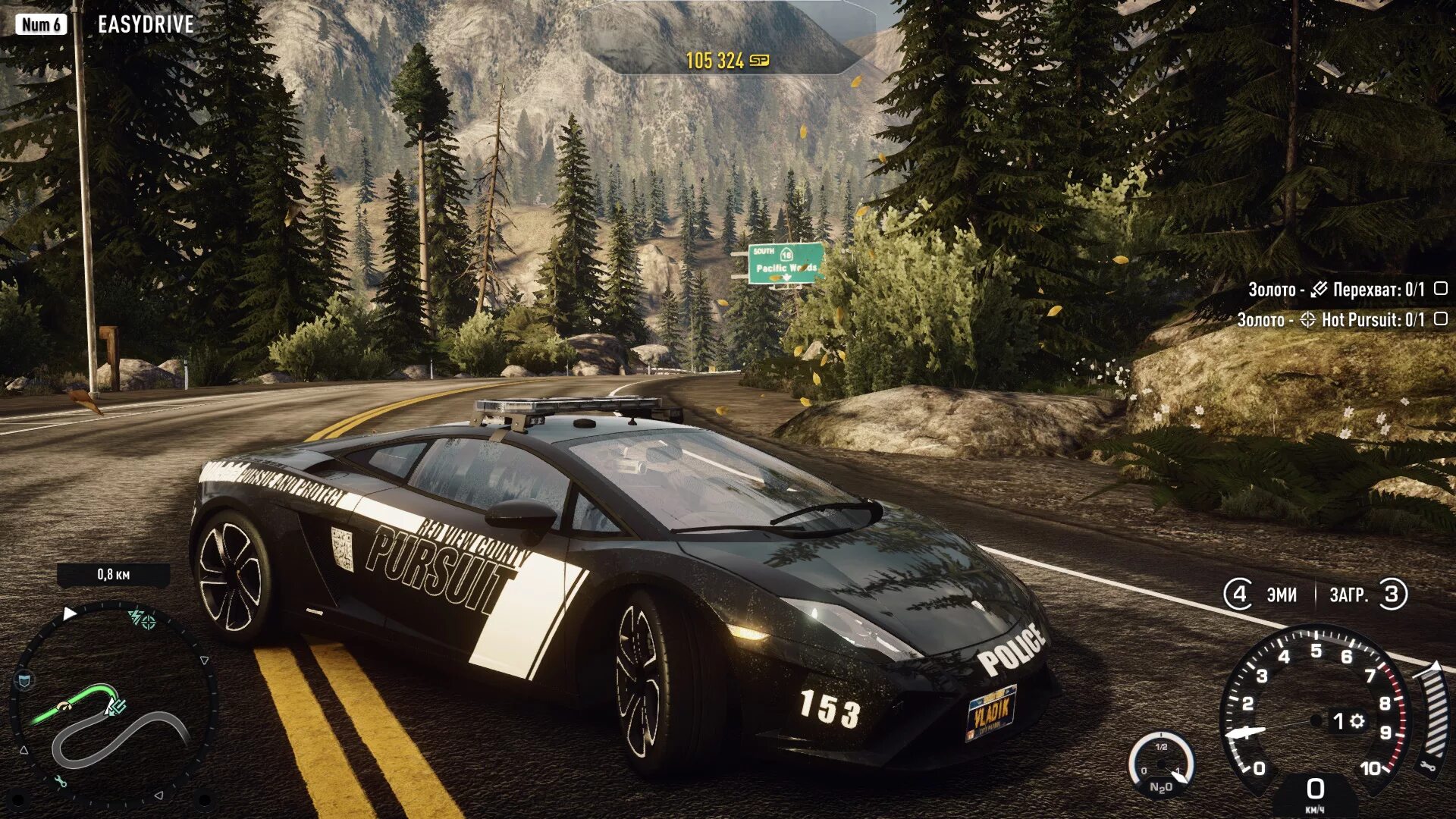Activate the ЗАГР. pursuit tech
Image resolution: width=1456 pixels, height=819 pixels.
click(x=1367, y=595)
